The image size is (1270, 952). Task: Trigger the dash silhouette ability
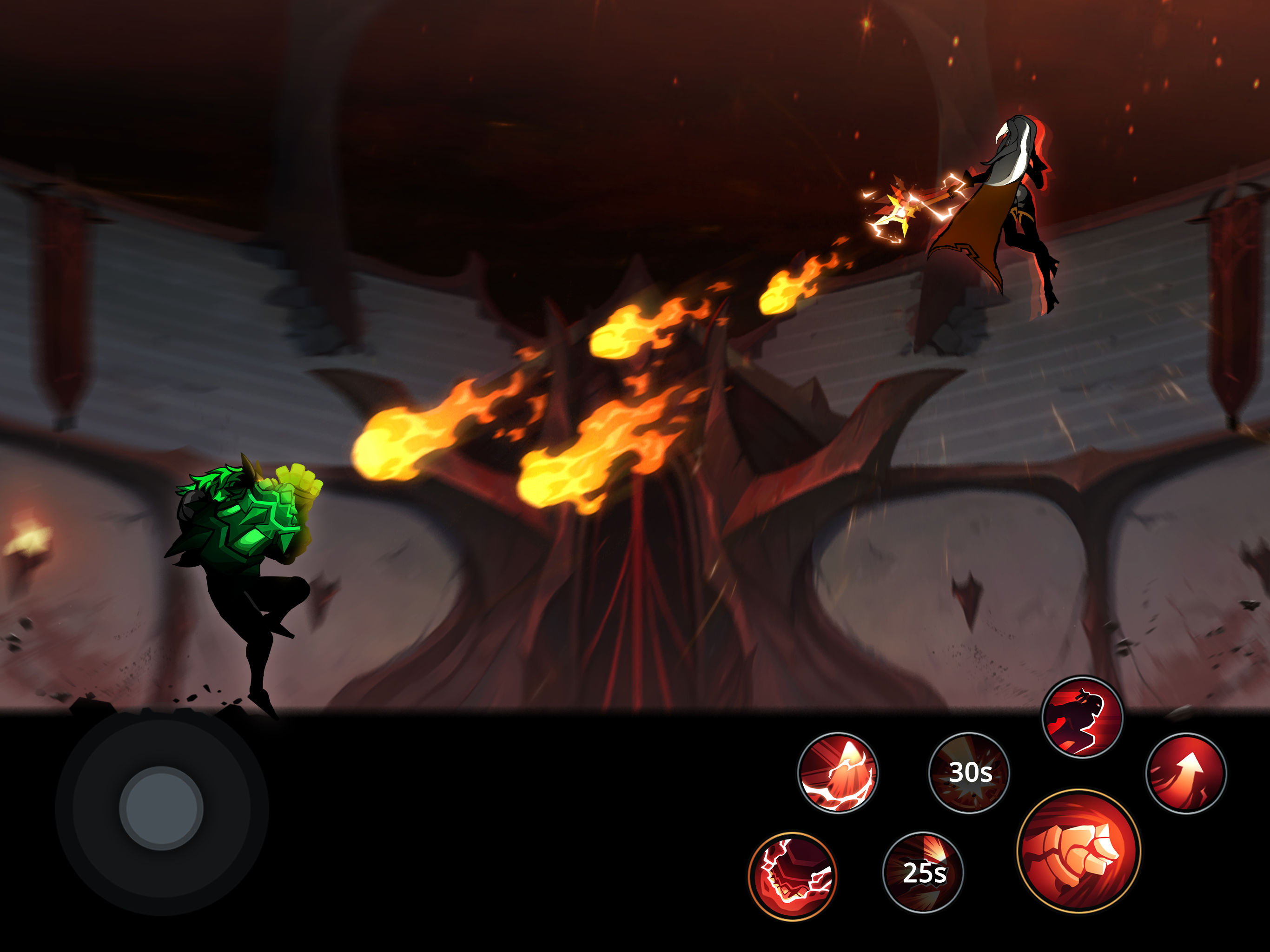(x=1082, y=718)
